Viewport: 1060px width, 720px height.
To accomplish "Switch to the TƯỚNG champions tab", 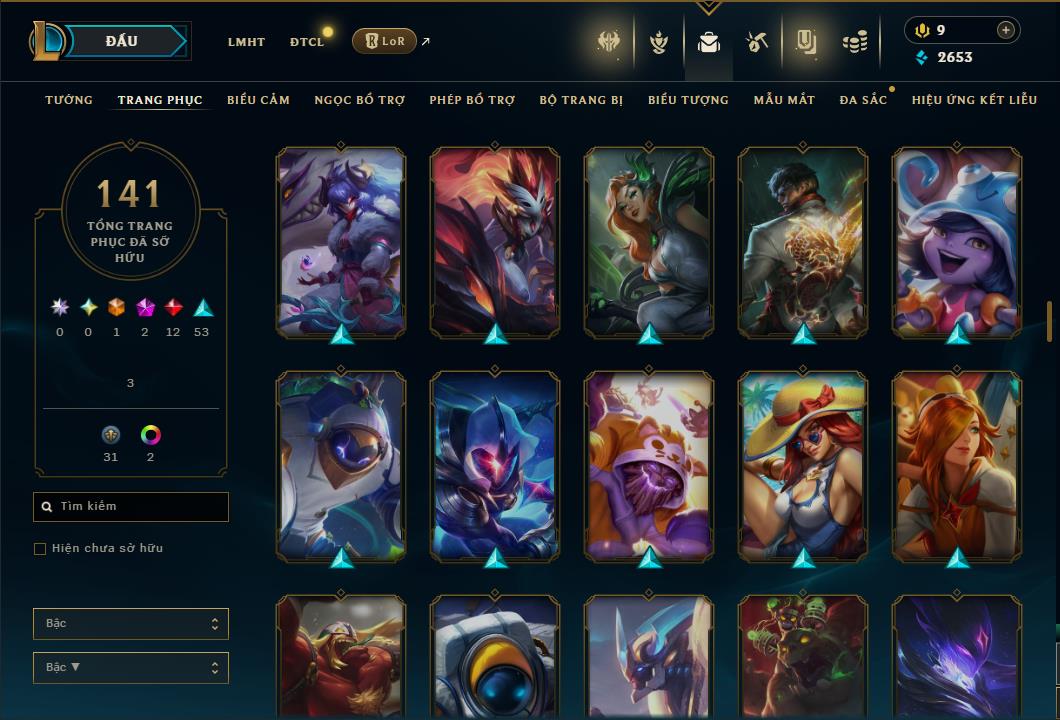I will coord(69,100).
